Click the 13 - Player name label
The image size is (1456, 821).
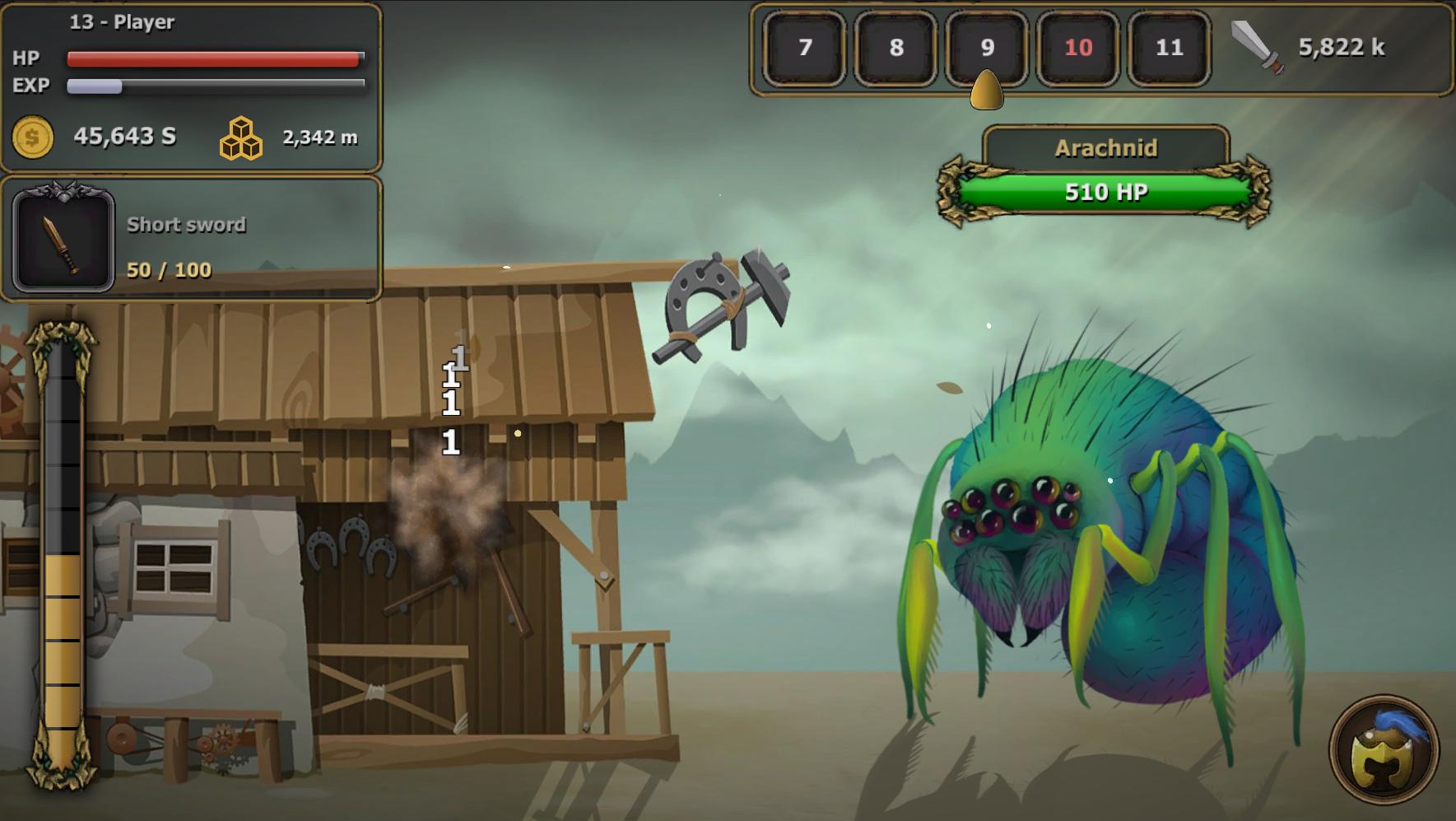(x=120, y=22)
